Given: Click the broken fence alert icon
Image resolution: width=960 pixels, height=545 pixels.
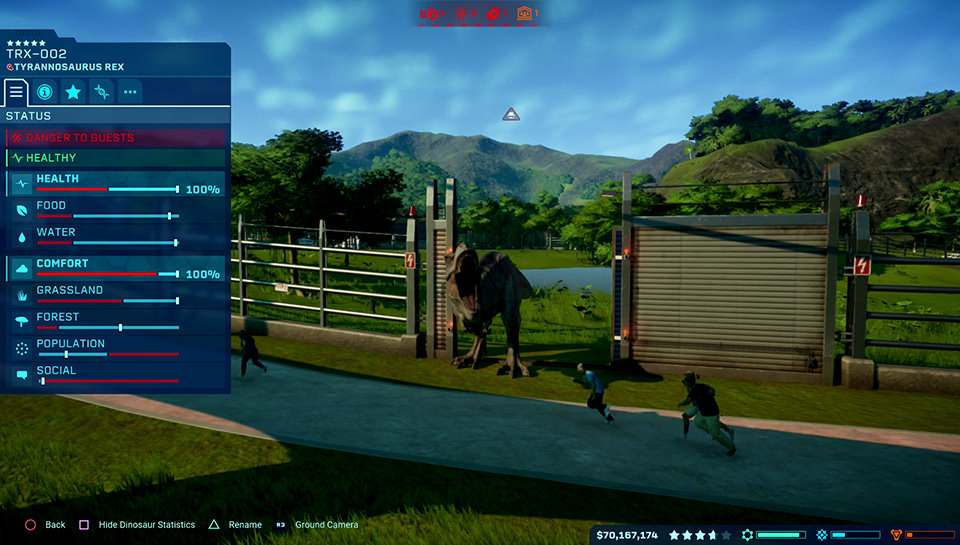Looking at the screenshot, I should [x=432, y=13].
